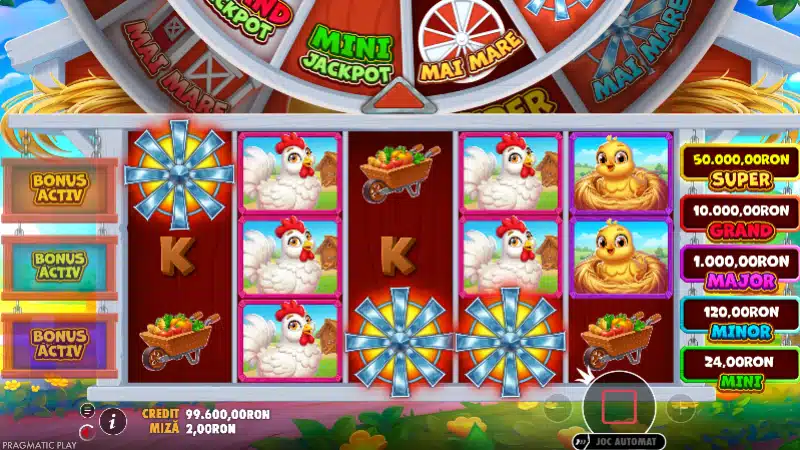
Task: Open the game info with the 'i' button
Action: tap(113, 421)
